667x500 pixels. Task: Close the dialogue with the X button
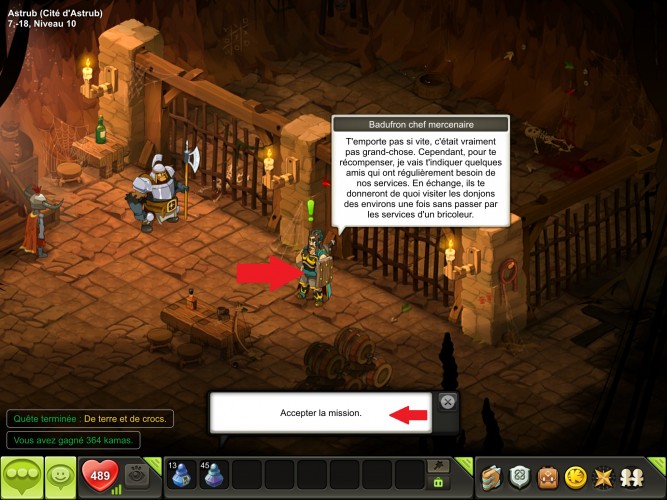[448, 401]
